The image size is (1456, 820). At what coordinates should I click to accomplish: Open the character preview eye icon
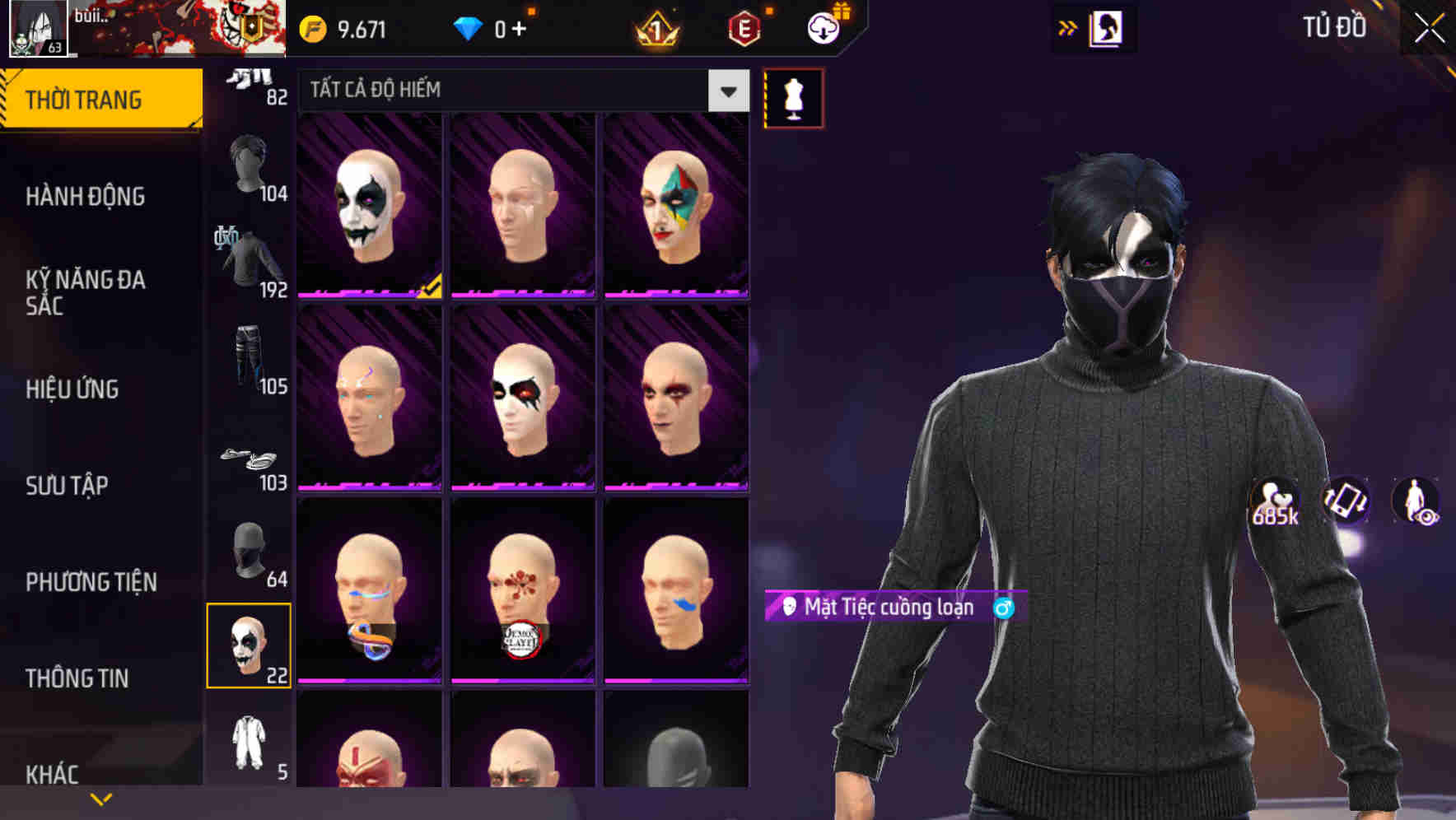tap(1415, 503)
